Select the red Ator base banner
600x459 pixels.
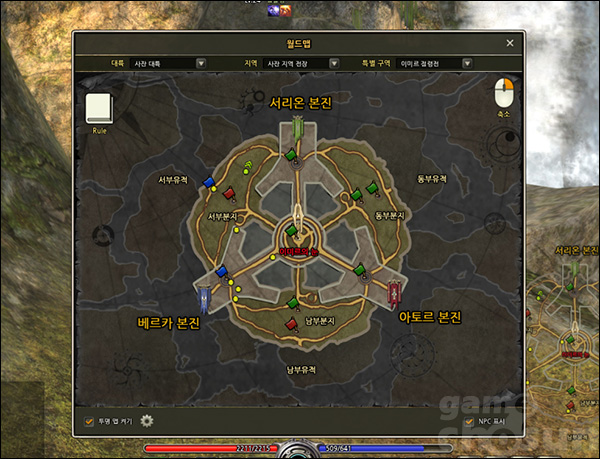click(x=395, y=292)
